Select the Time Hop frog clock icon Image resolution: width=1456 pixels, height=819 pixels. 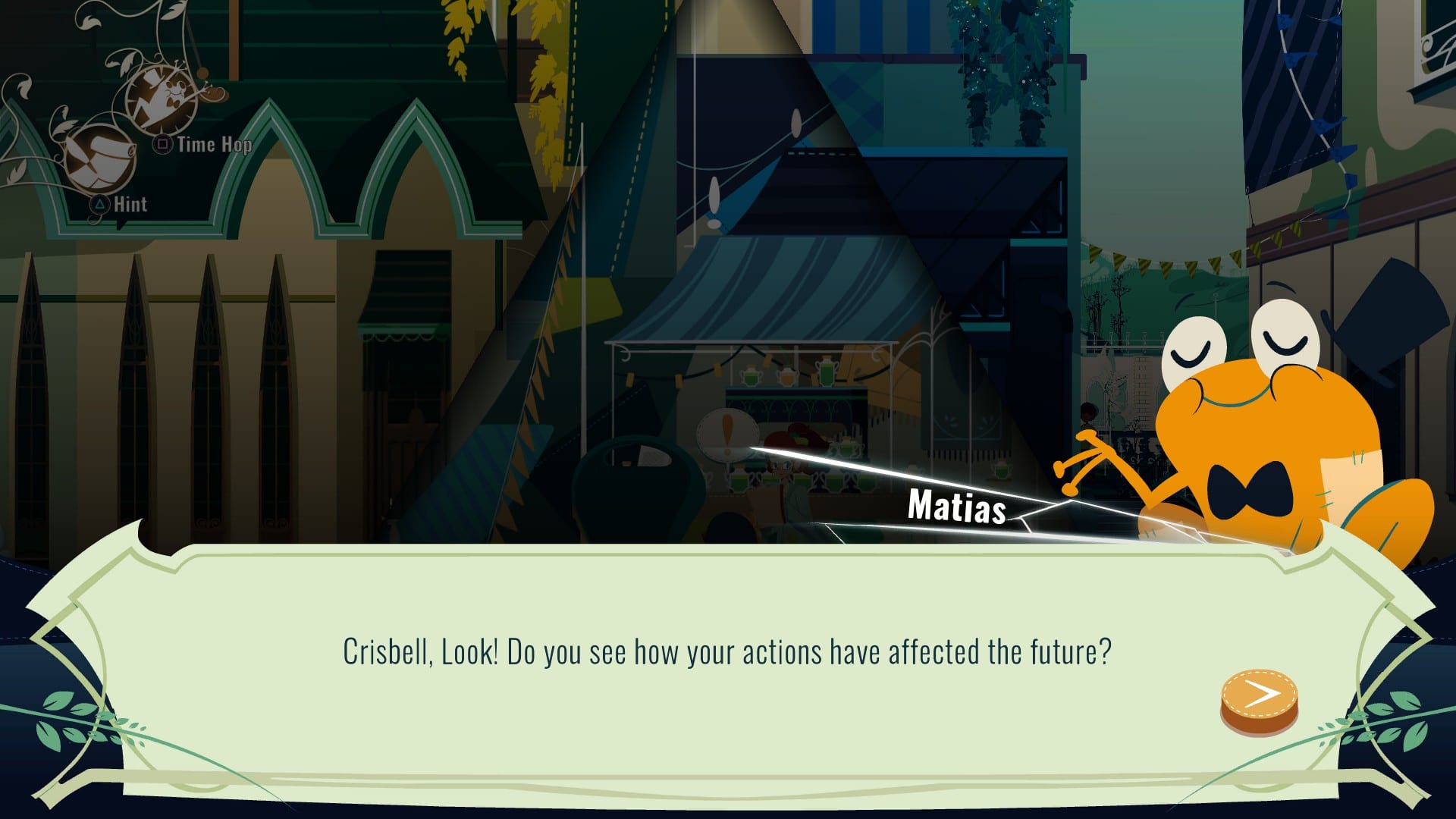point(163,99)
